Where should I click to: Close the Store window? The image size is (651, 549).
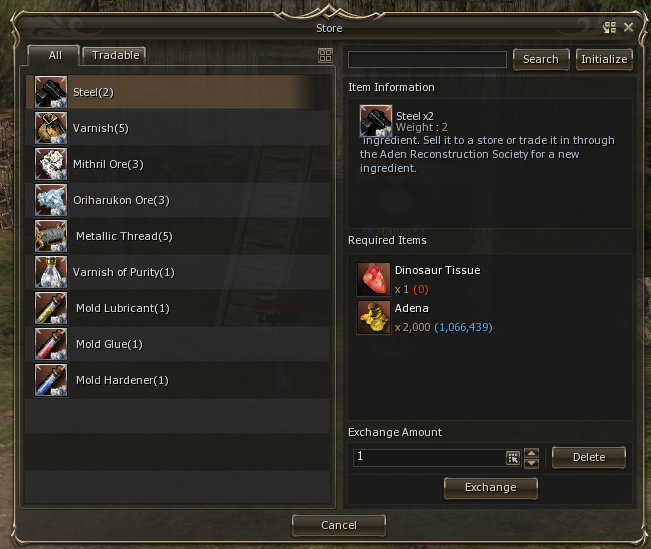point(628,28)
